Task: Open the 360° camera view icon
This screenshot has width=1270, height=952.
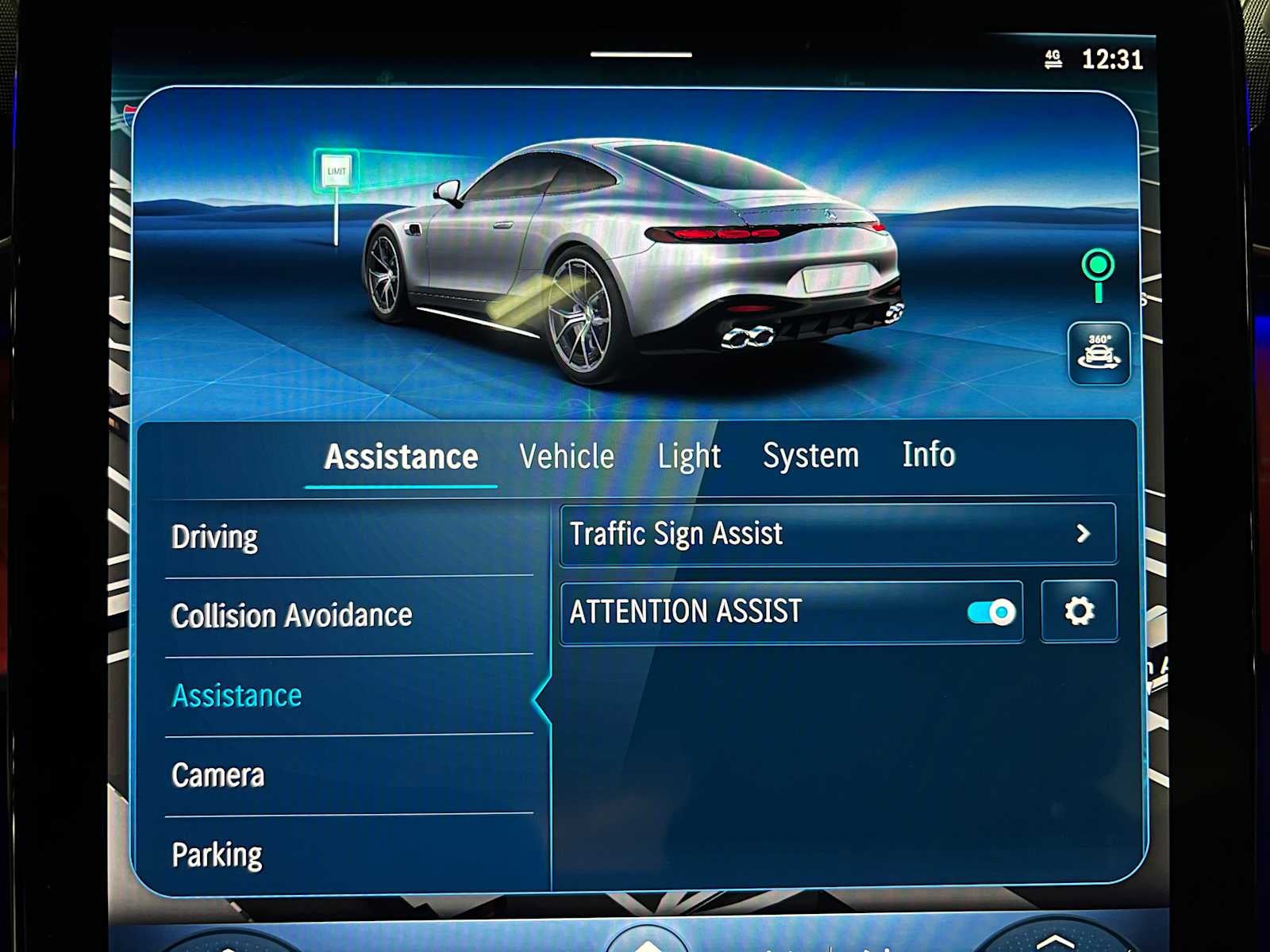Action: point(1099,351)
